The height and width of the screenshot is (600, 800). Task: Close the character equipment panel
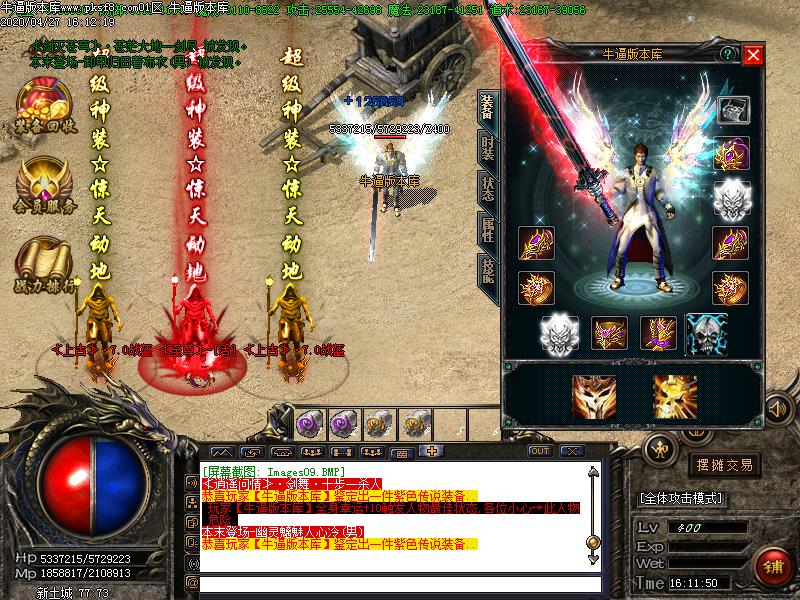[x=753, y=56]
